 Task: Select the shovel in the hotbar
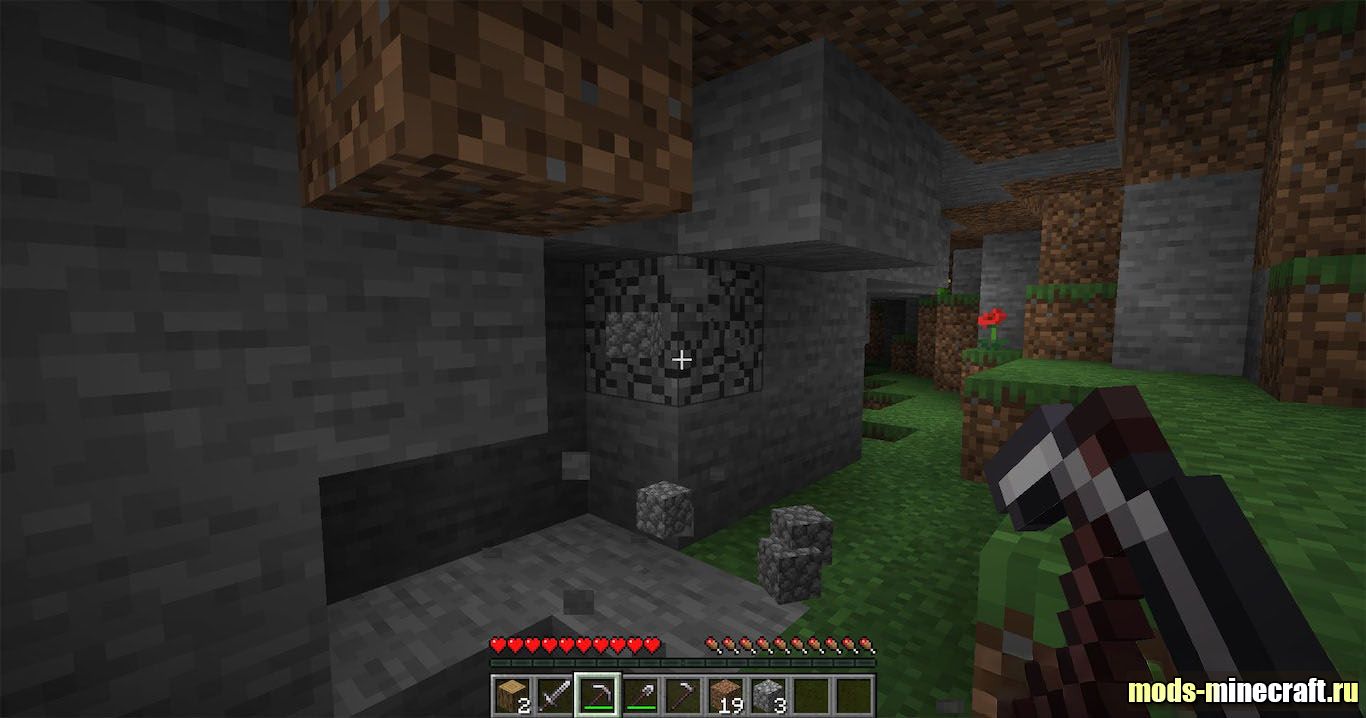click(x=640, y=694)
